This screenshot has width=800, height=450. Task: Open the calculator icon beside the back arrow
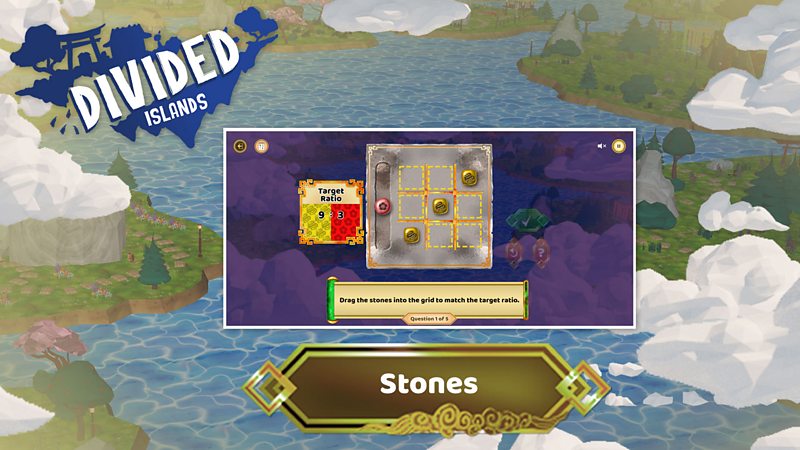[261, 146]
